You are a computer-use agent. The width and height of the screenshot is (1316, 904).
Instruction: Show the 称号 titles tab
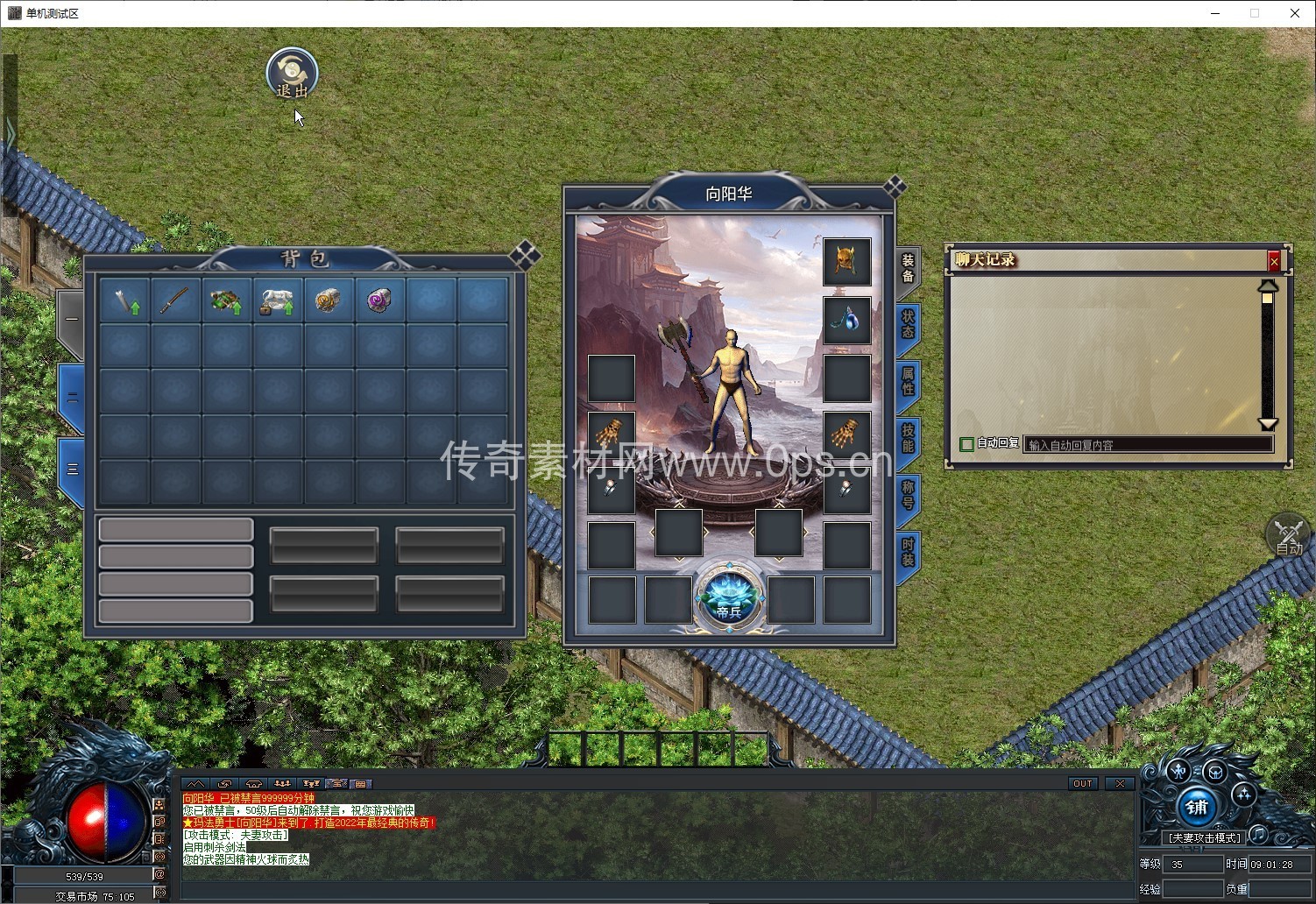pyautogui.click(x=909, y=494)
